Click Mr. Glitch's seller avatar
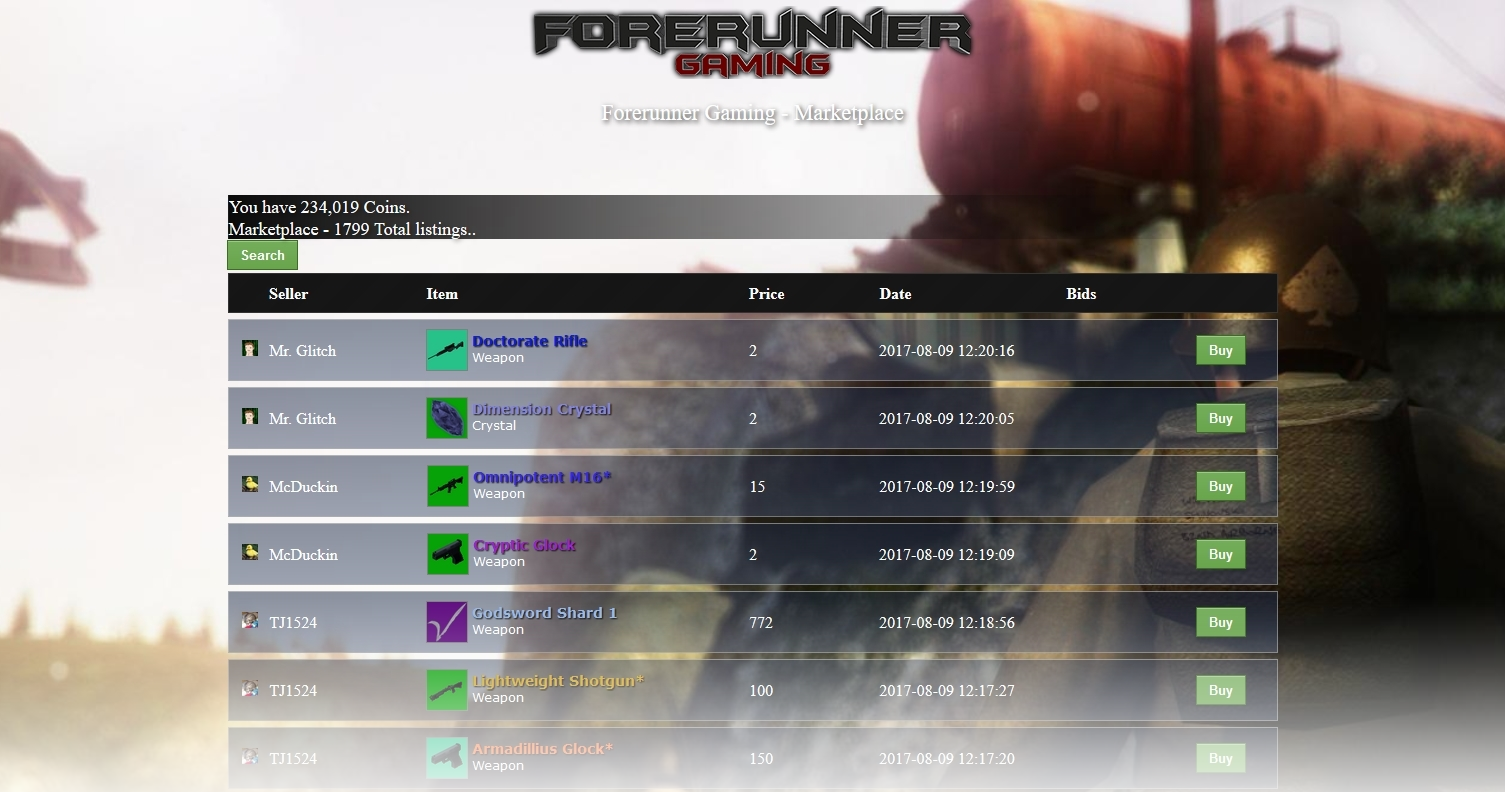This screenshot has width=1505, height=792. pyautogui.click(x=249, y=349)
